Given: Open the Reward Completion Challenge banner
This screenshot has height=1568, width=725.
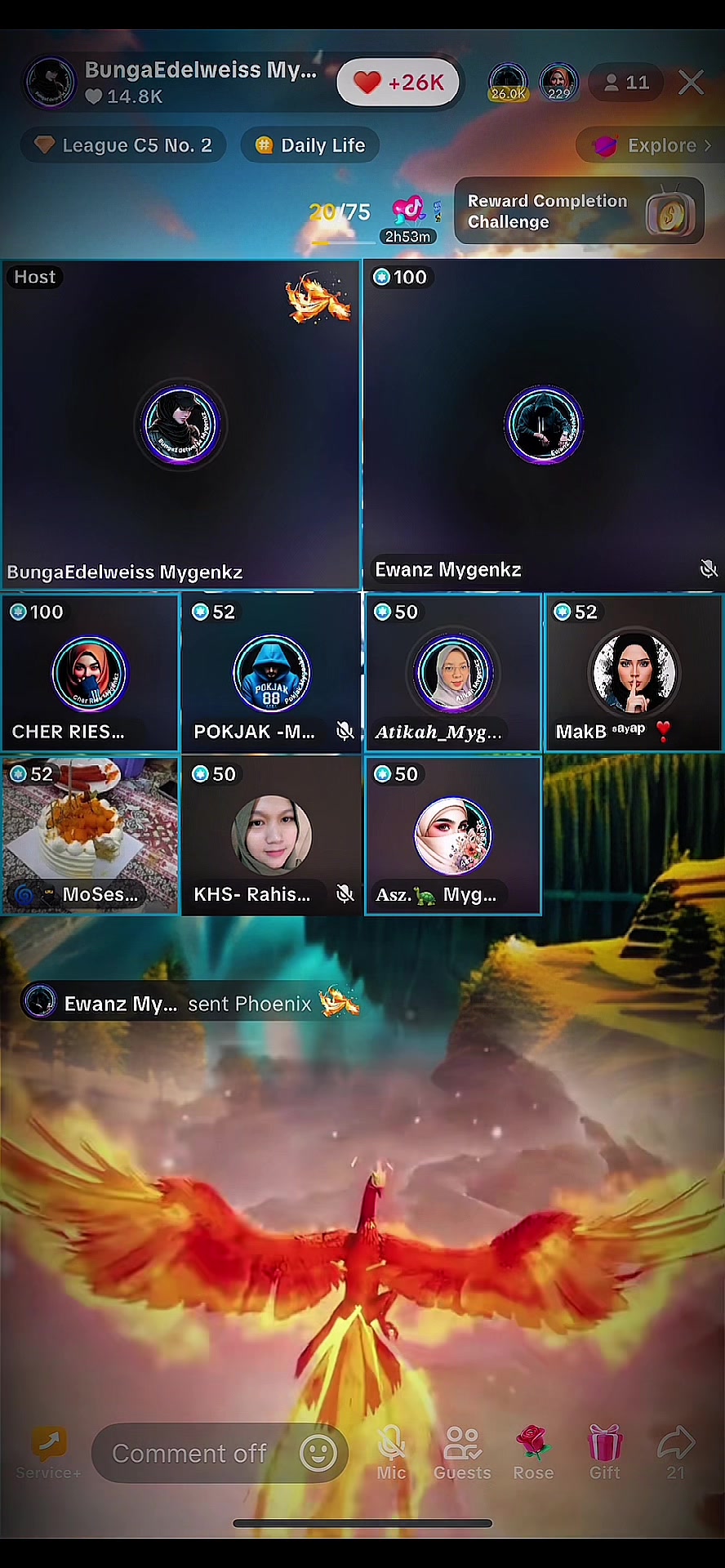Looking at the screenshot, I should (579, 212).
